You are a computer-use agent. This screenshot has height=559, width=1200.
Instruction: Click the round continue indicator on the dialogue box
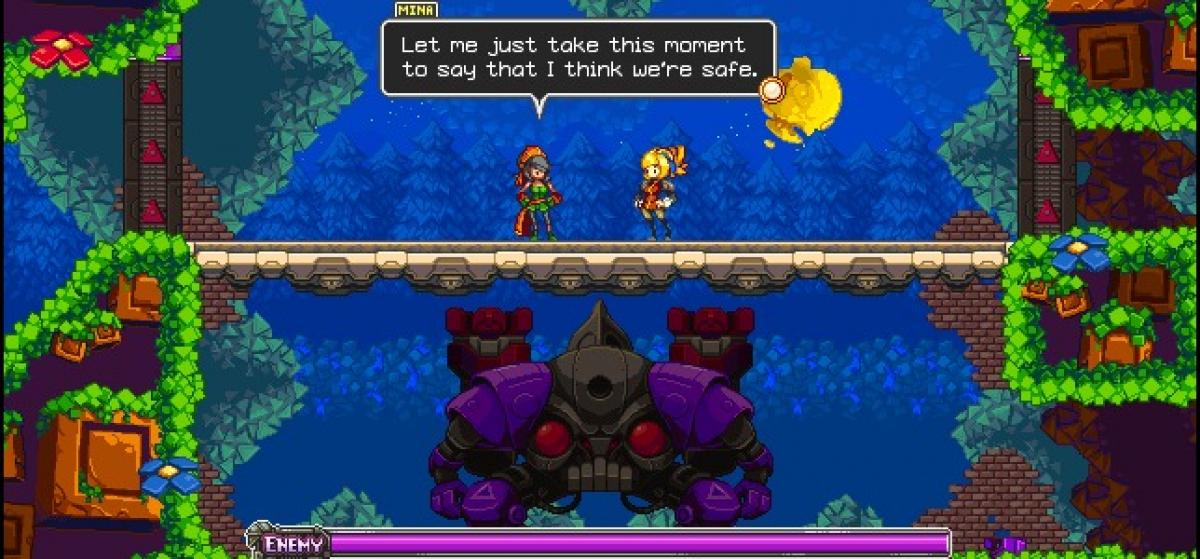pyautogui.click(x=772, y=90)
